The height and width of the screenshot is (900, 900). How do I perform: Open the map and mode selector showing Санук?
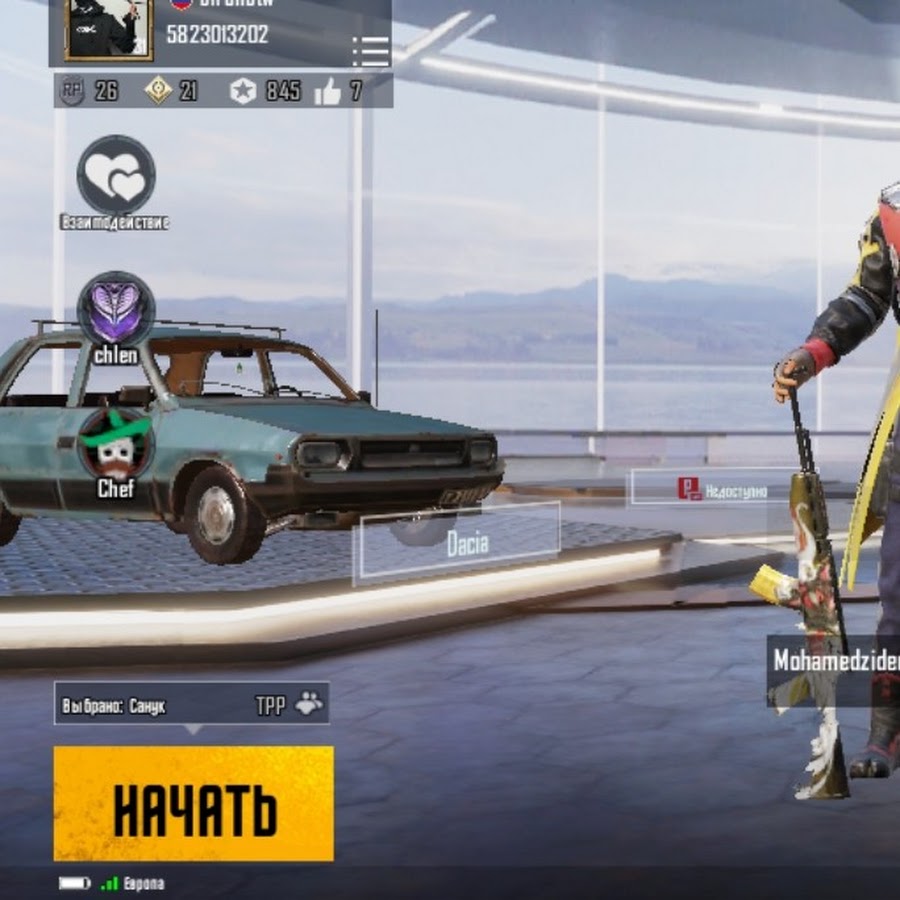191,704
